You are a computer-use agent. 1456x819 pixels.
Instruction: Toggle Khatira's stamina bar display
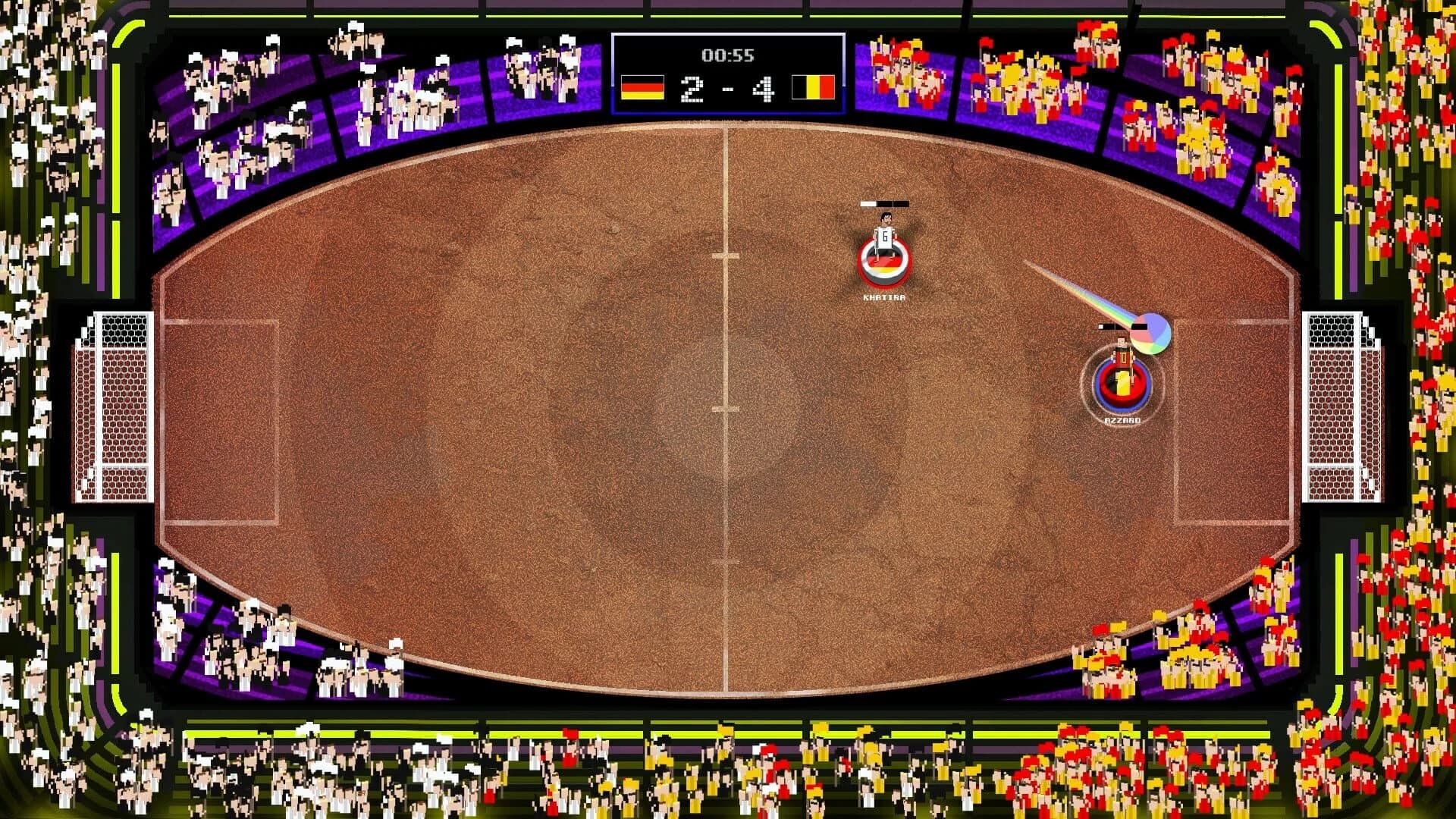click(x=884, y=203)
